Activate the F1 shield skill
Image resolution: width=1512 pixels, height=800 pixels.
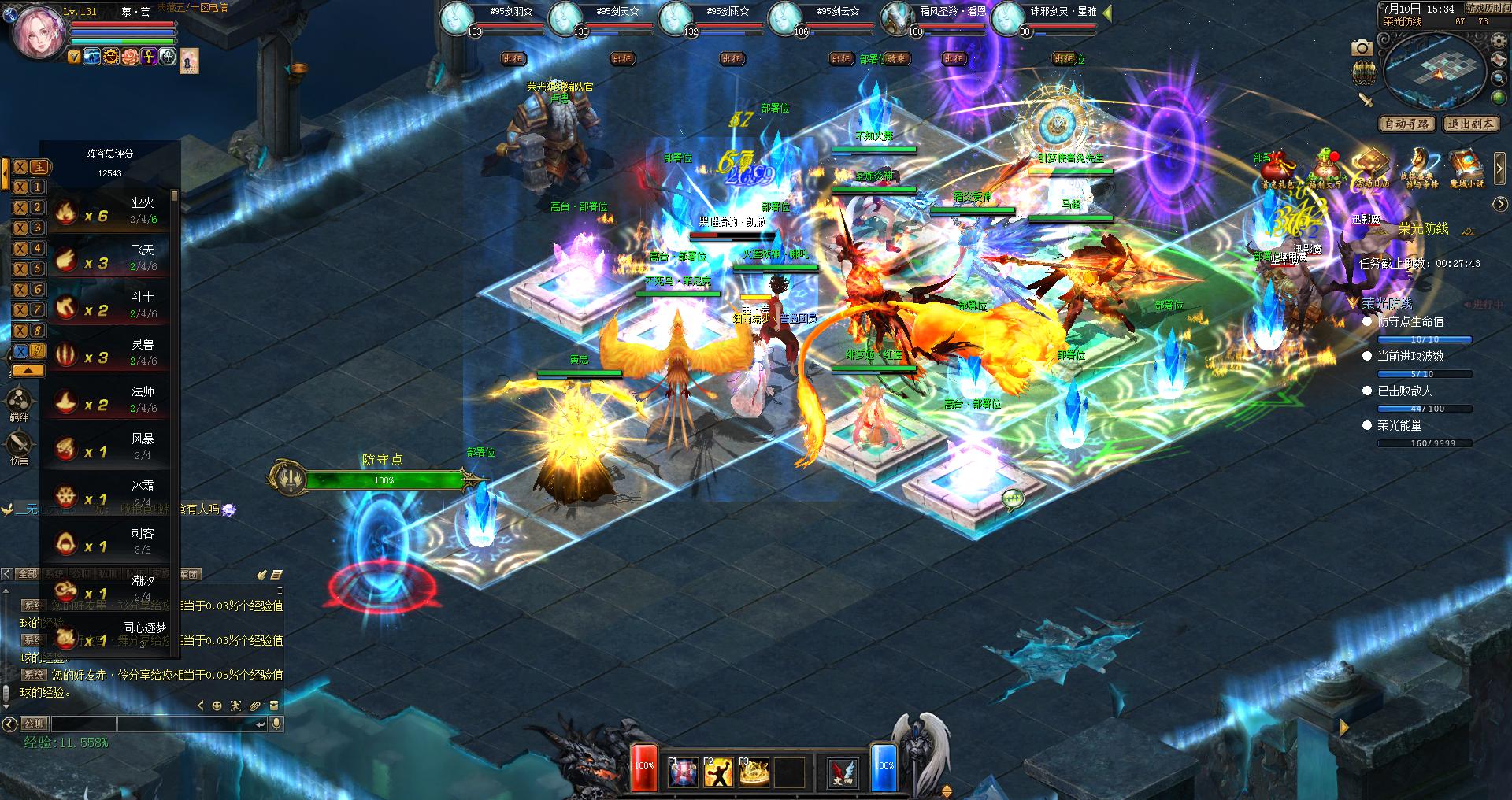point(682,772)
